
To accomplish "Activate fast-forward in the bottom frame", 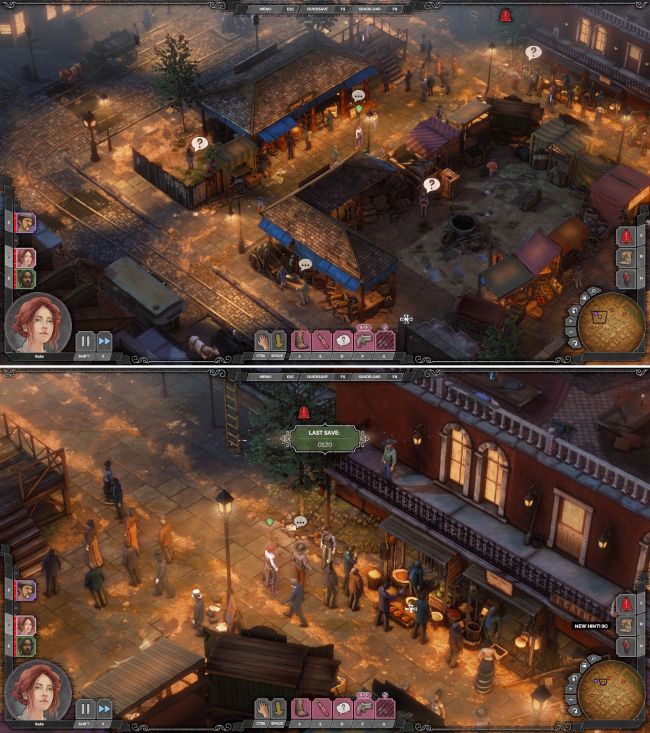I will coord(104,708).
